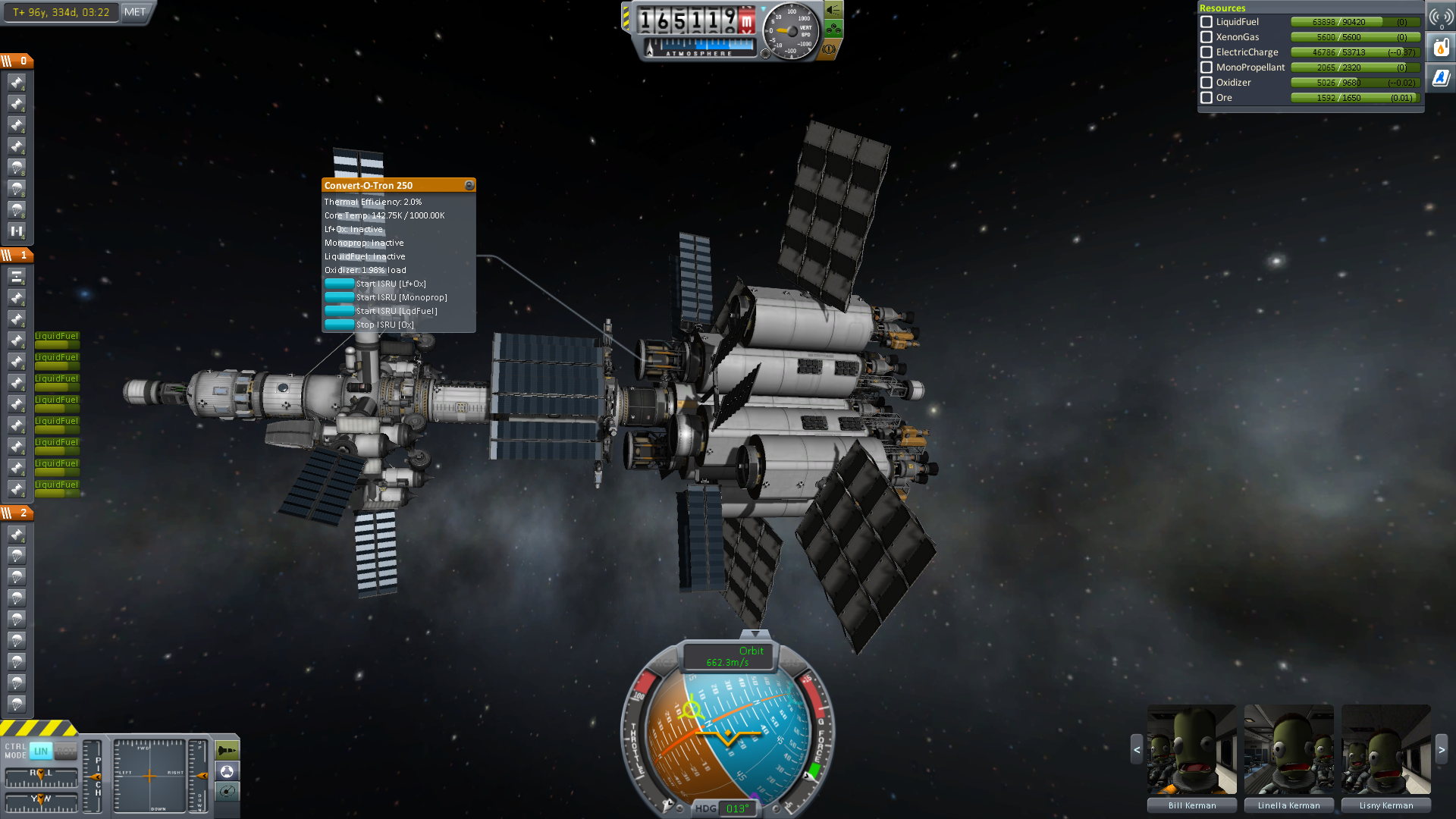The width and height of the screenshot is (1456, 819).
Task: Toggle the brakes warning button
Action: [x=830, y=49]
